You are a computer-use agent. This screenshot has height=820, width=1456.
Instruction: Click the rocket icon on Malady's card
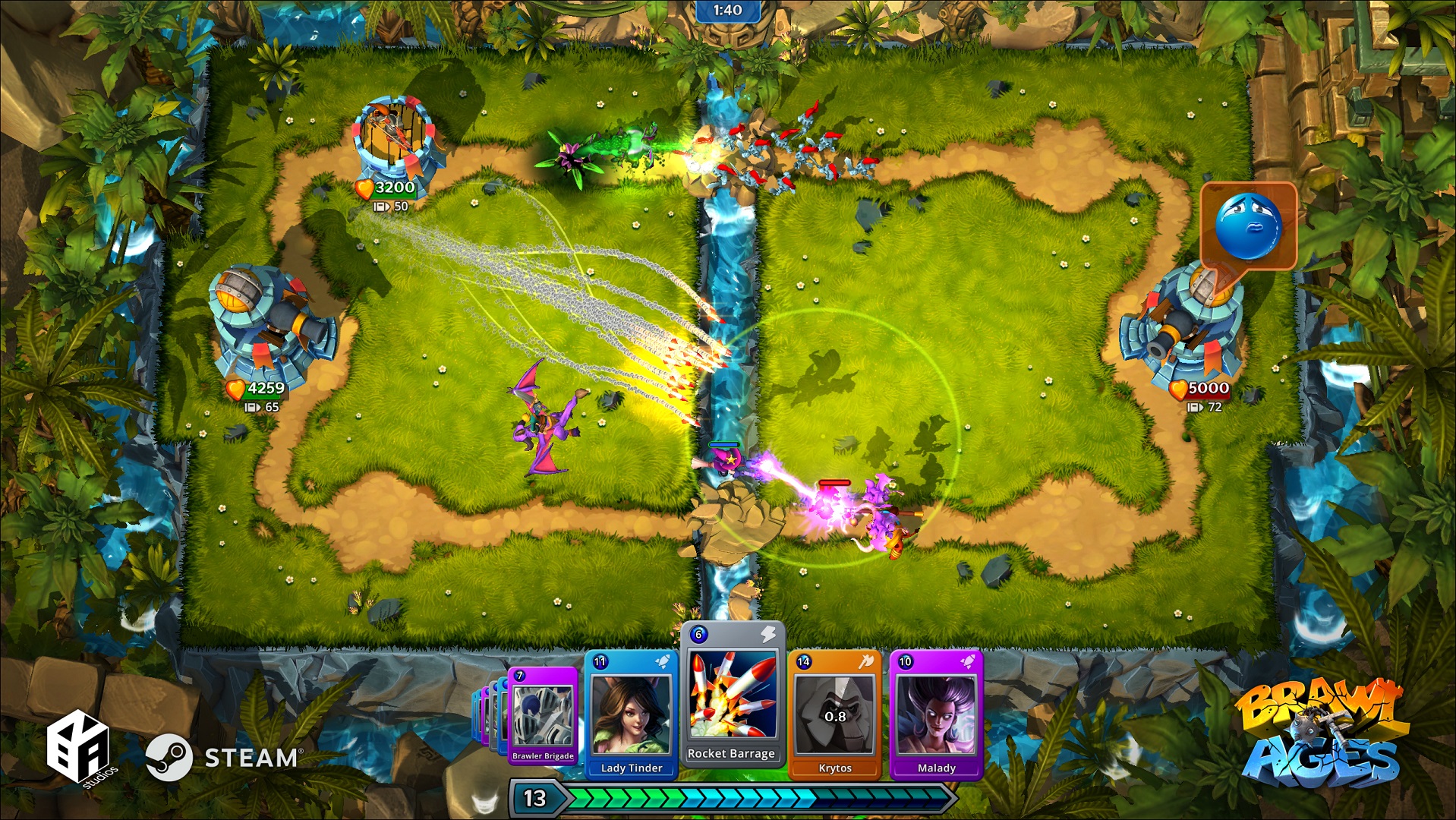coord(969,661)
